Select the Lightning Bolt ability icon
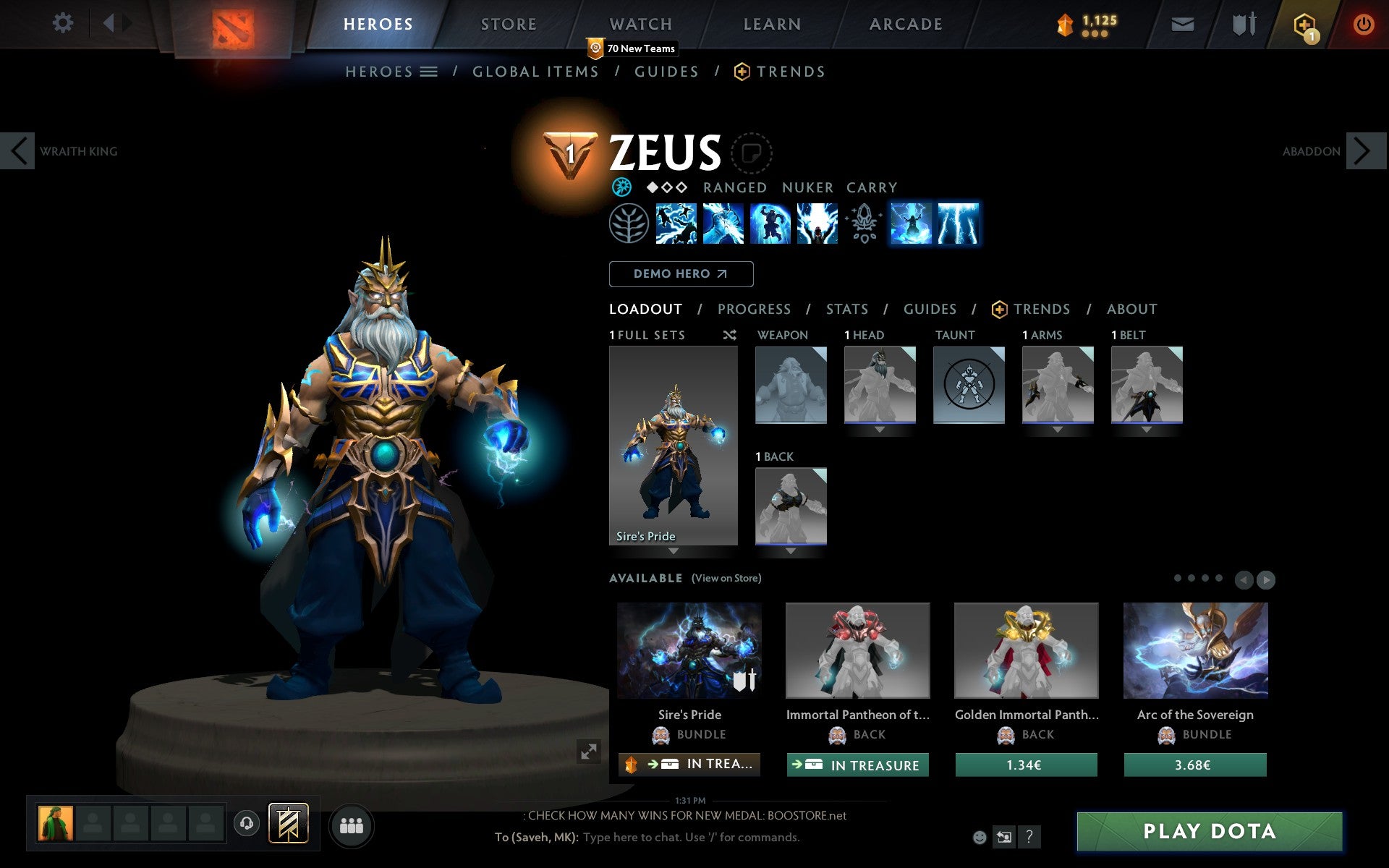1389x868 pixels. pyautogui.click(x=724, y=224)
